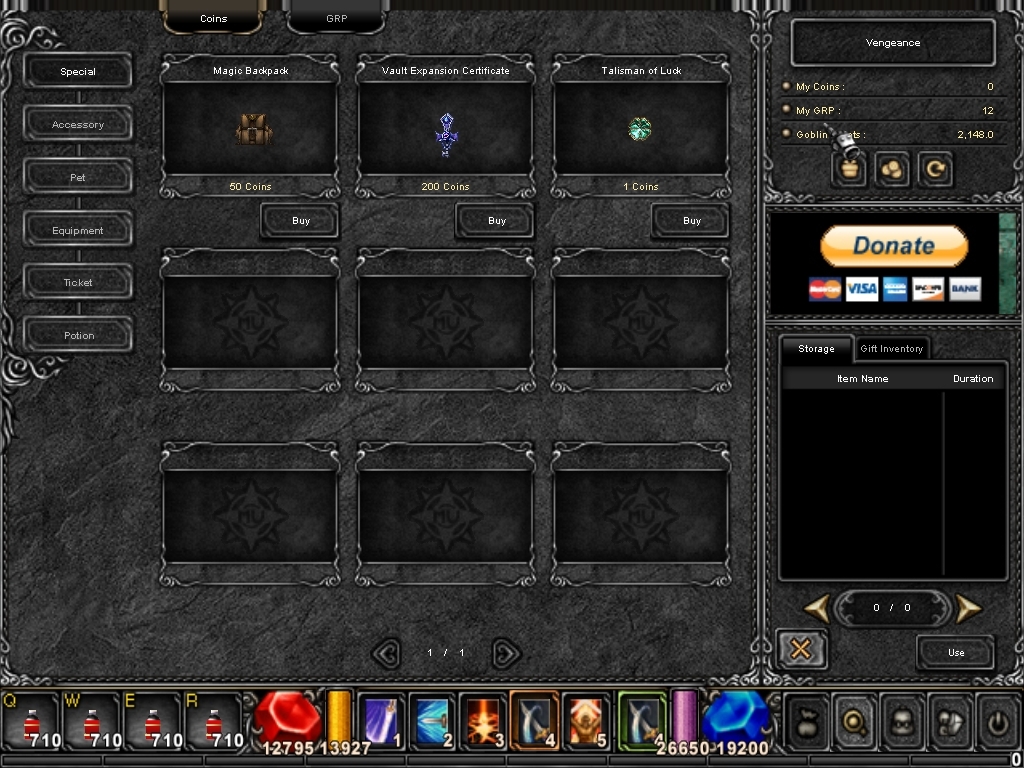The width and height of the screenshot is (1024, 768).
Task: Buy the Vault Expansion Certificate
Action: pos(496,221)
